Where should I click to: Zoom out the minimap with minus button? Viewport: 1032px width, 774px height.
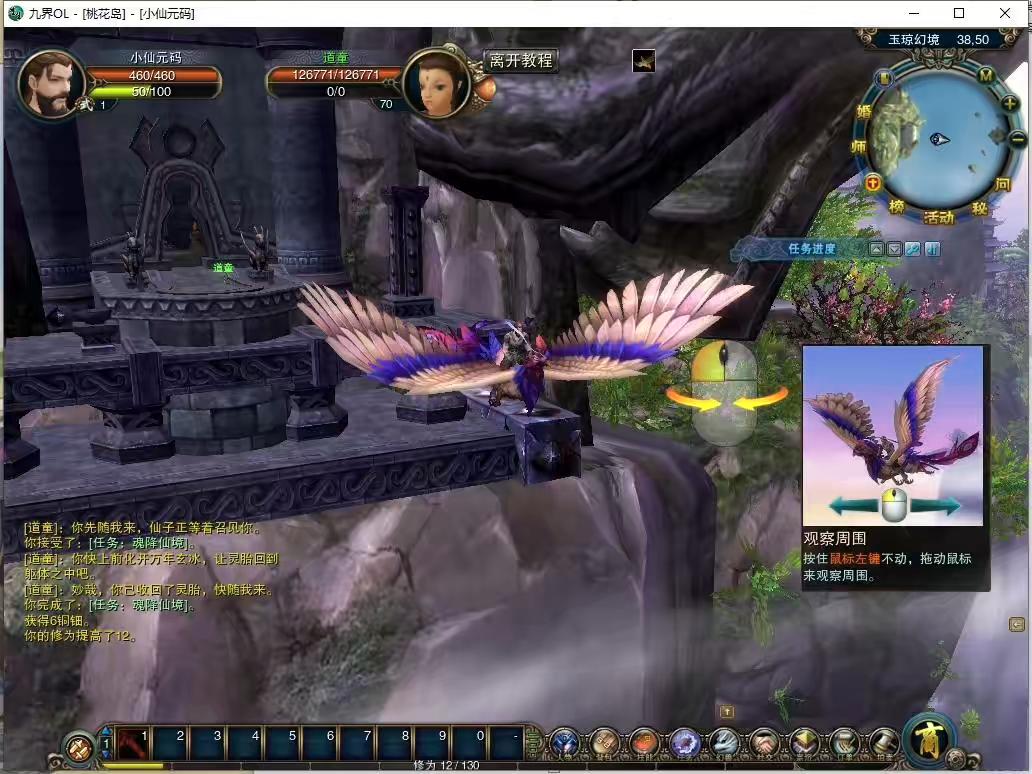tap(1017, 139)
